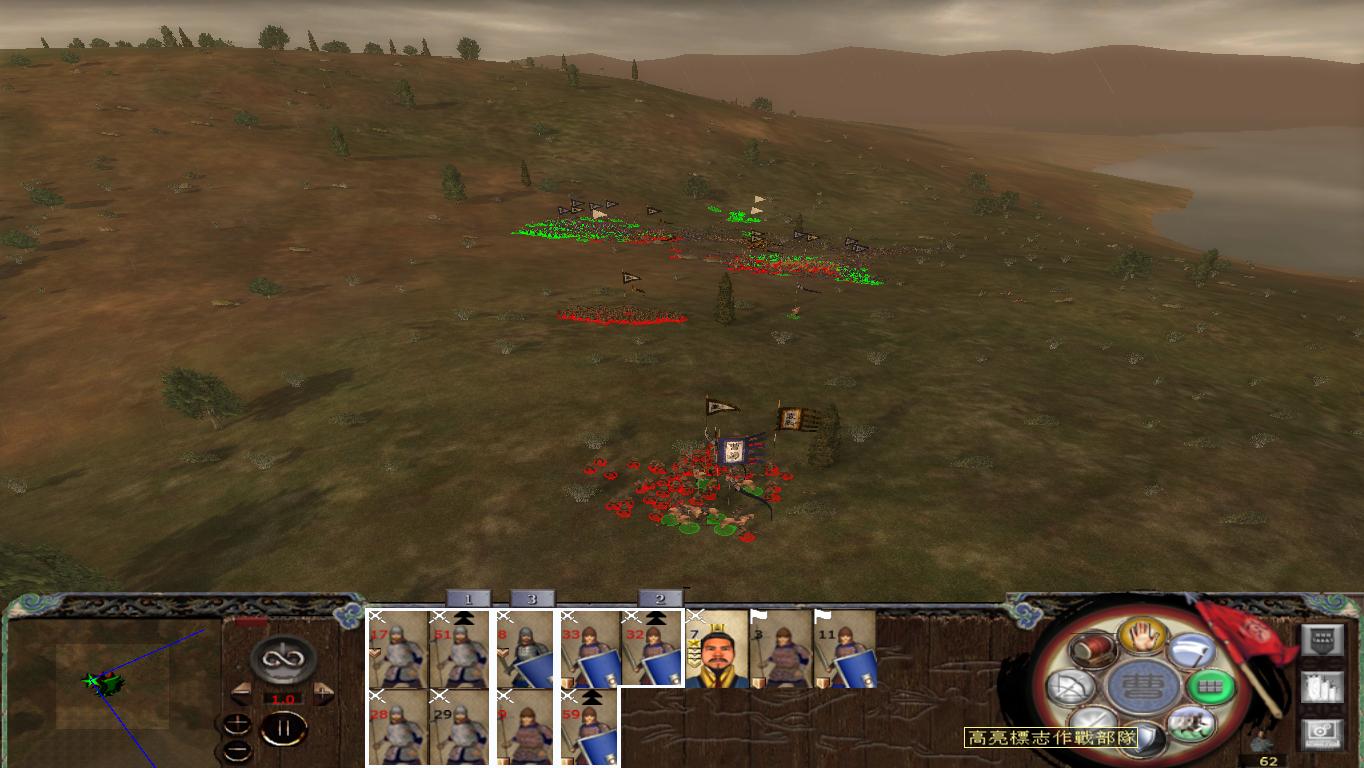Click the minimap zoom out minus button

click(237, 750)
